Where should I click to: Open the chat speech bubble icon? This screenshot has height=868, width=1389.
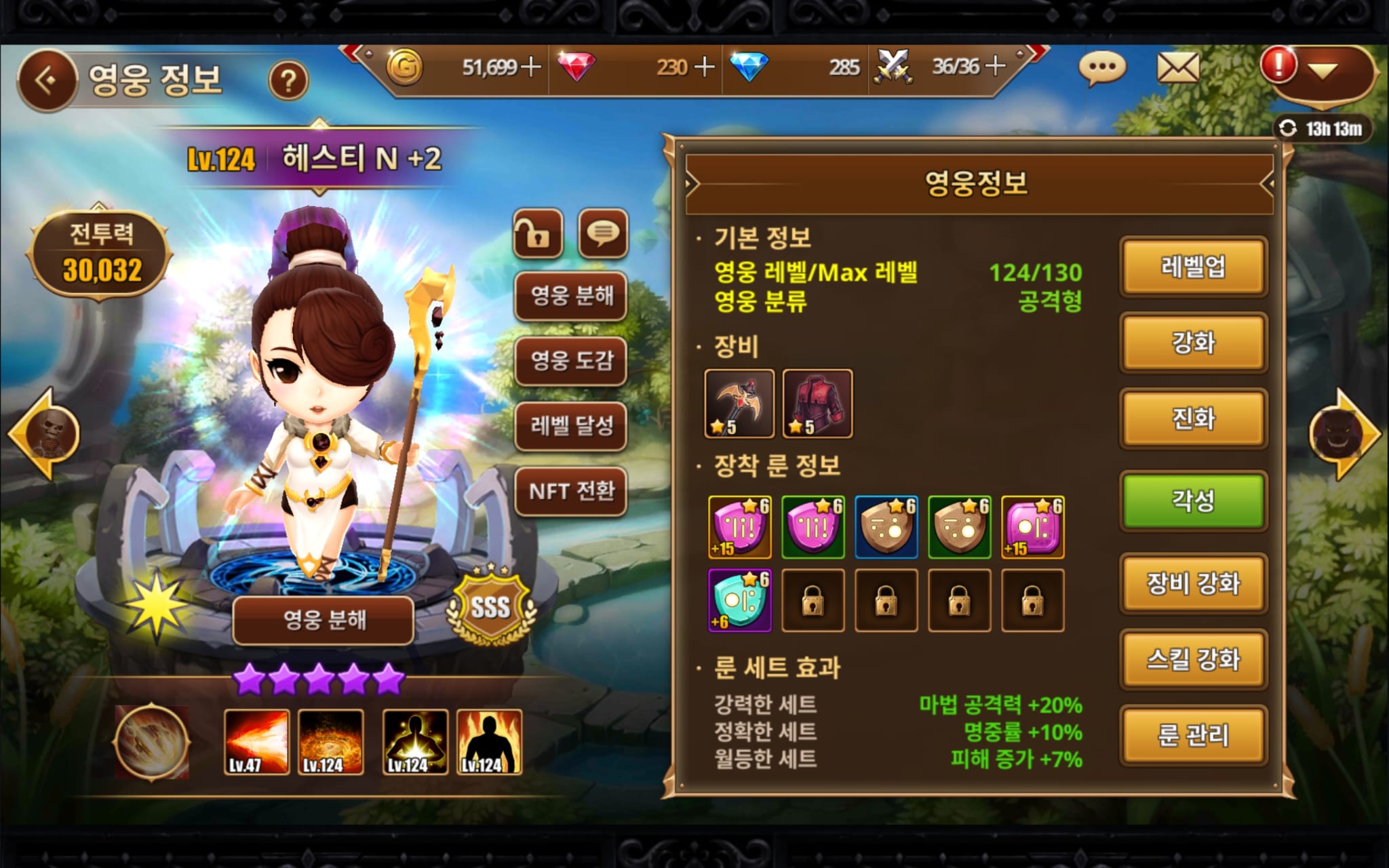tap(1102, 68)
